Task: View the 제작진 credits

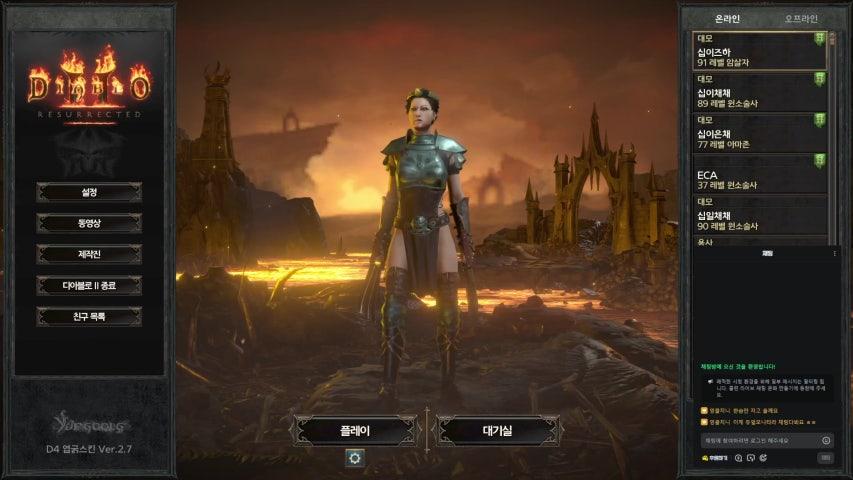Action: [89, 254]
